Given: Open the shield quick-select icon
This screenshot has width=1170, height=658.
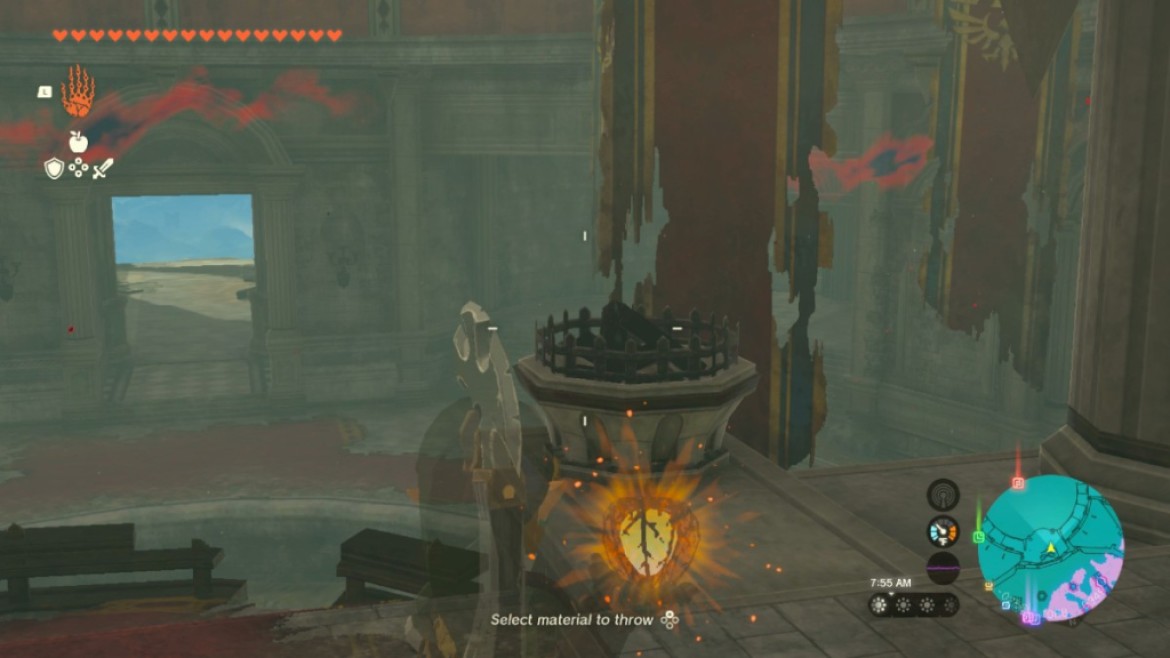Looking at the screenshot, I should (54, 168).
